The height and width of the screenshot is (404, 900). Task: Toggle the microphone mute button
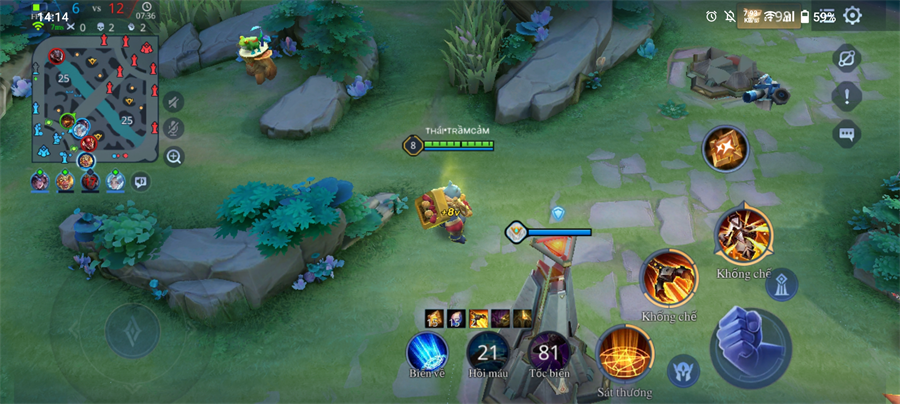tap(174, 128)
